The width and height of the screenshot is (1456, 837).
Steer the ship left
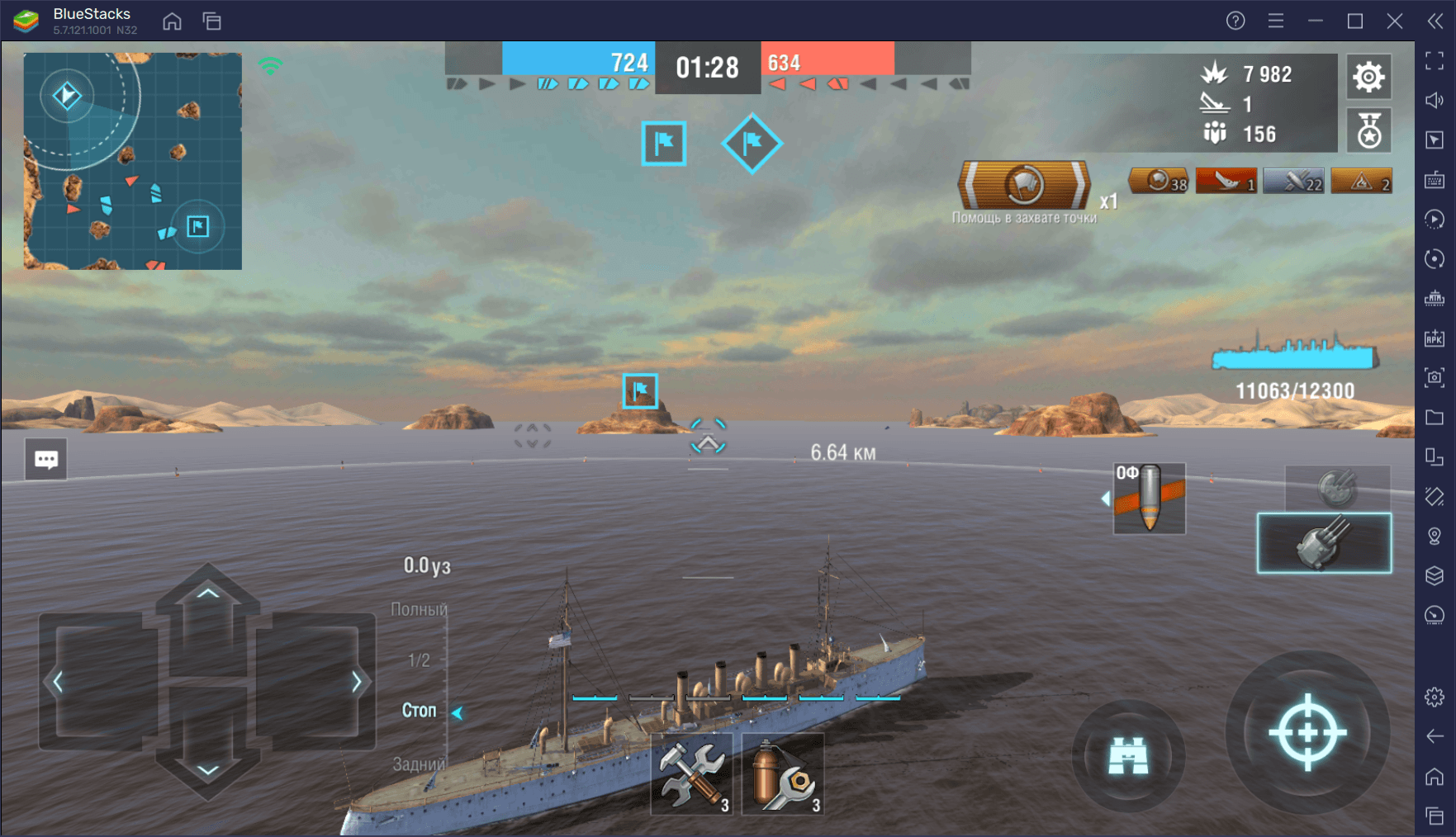coord(58,682)
